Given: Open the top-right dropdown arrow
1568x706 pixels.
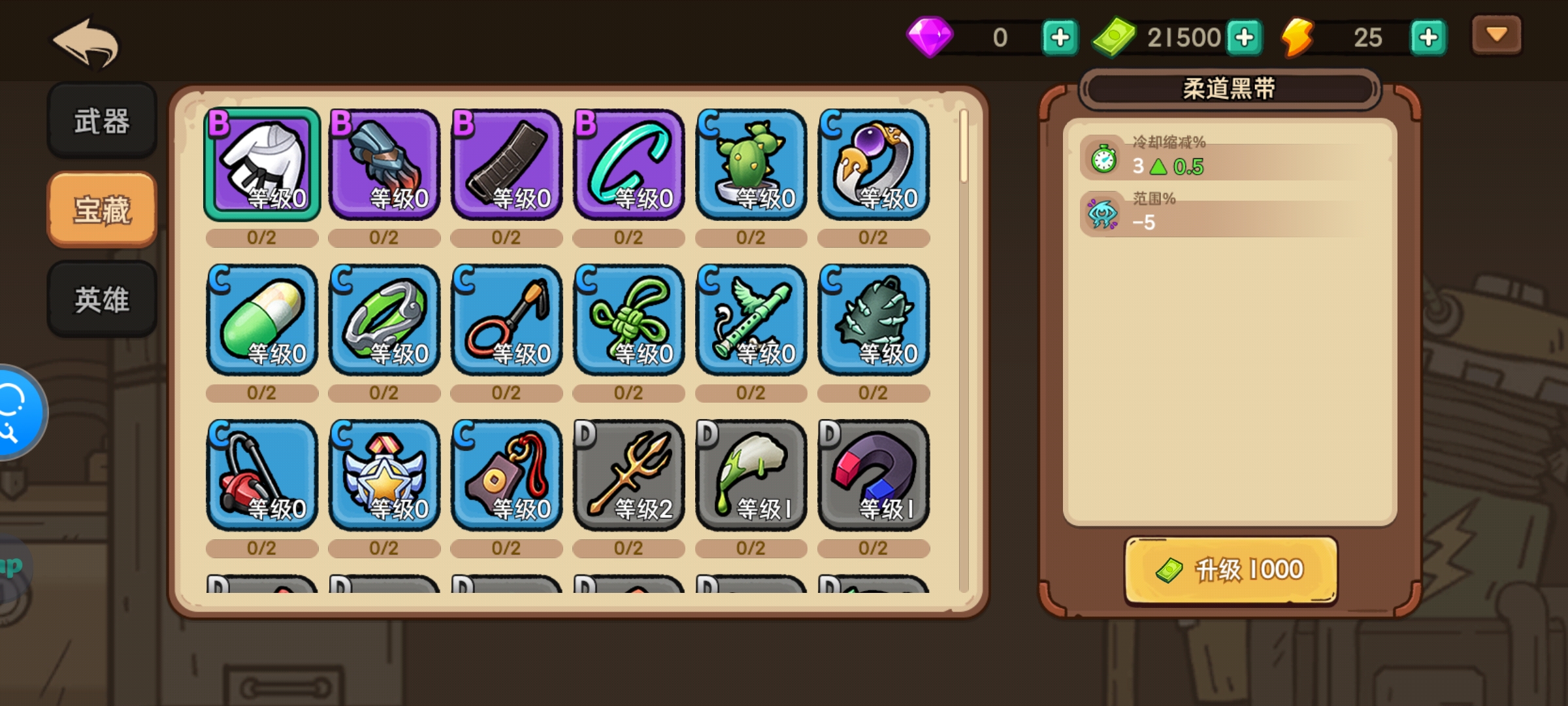Looking at the screenshot, I should [1496, 35].
